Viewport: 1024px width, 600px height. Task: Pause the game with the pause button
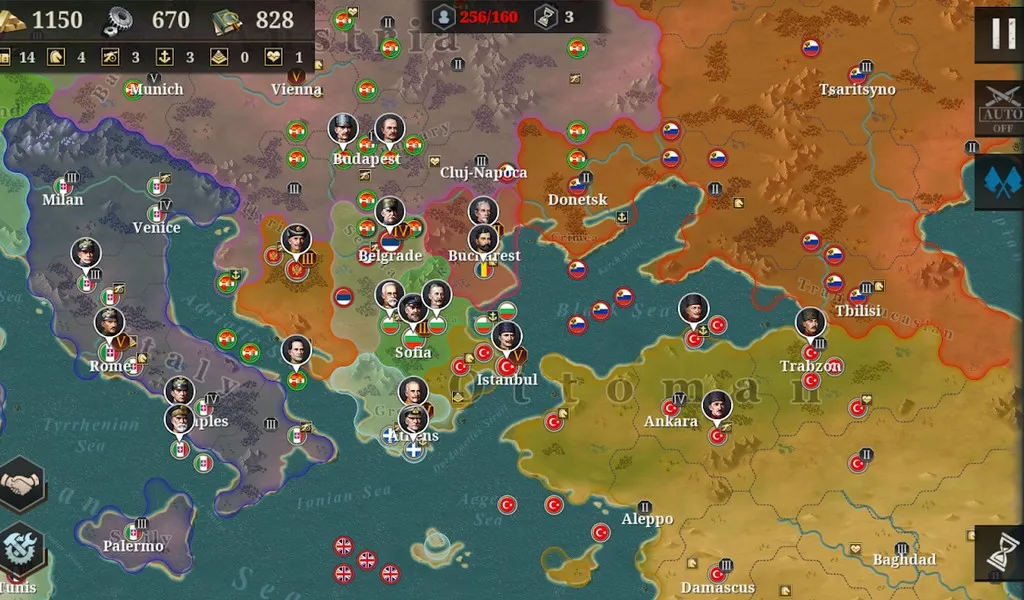coord(999,32)
